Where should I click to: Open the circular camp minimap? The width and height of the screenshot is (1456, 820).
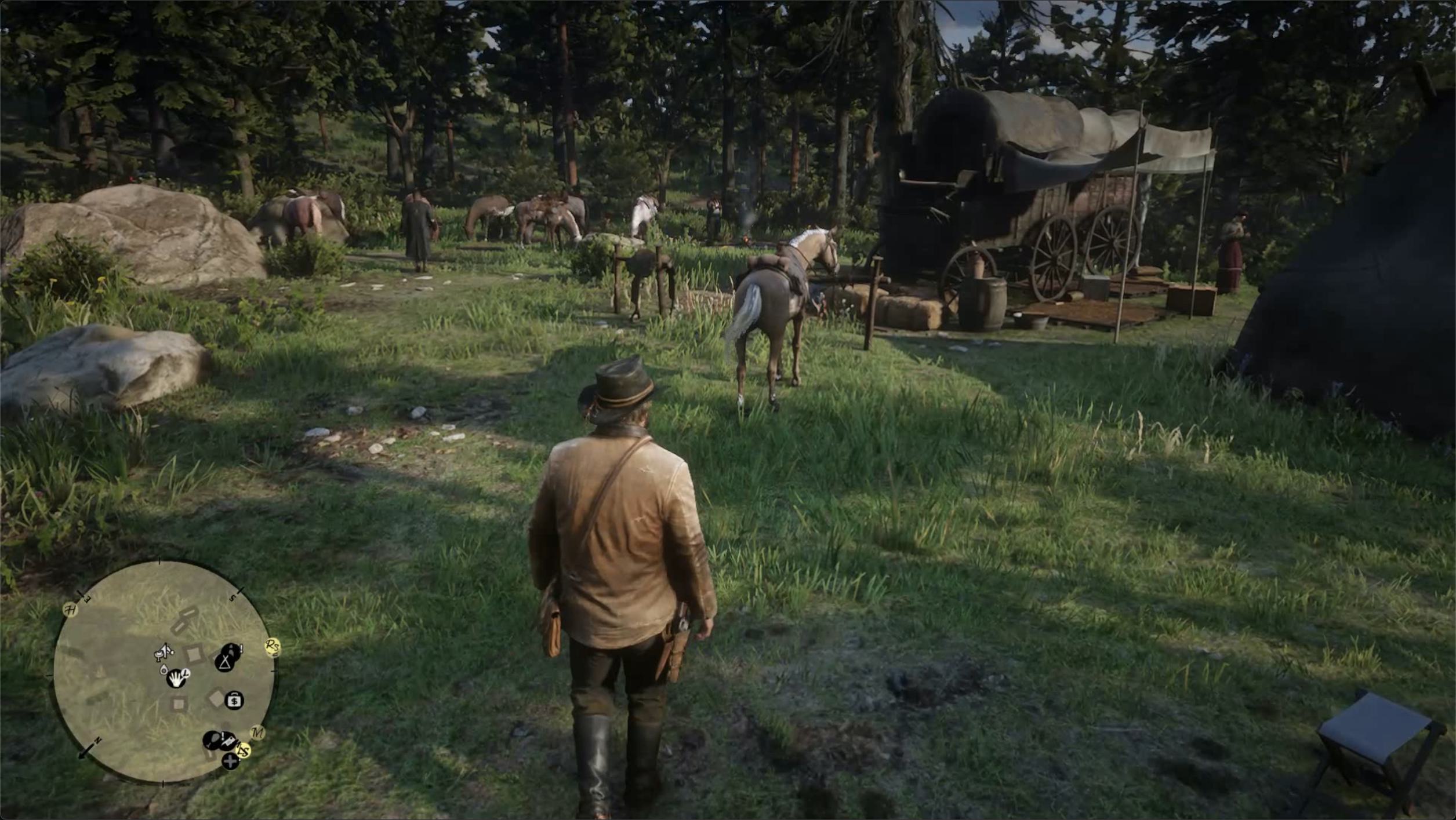(162, 672)
